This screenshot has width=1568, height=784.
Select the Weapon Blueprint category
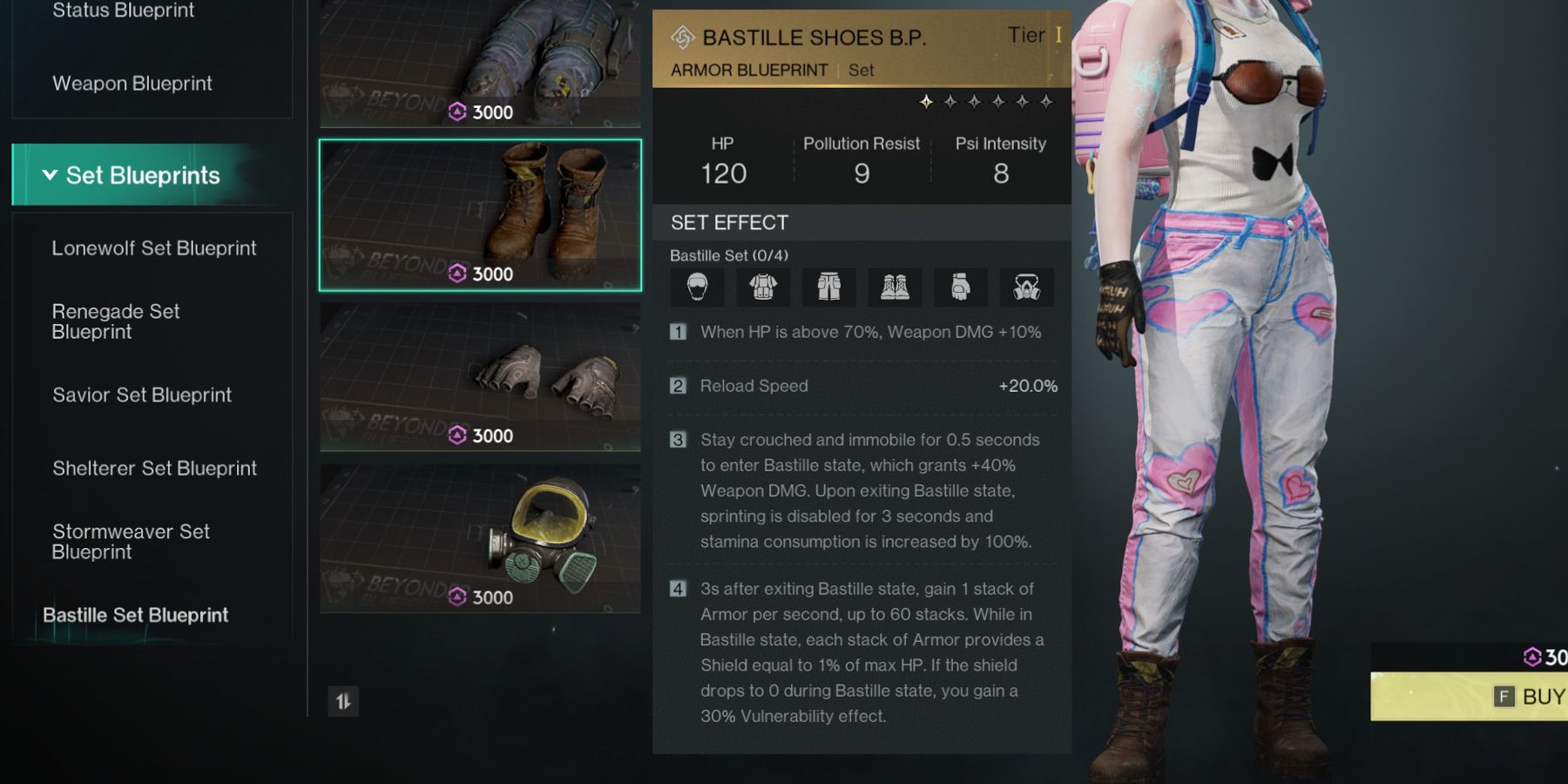point(132,84)
